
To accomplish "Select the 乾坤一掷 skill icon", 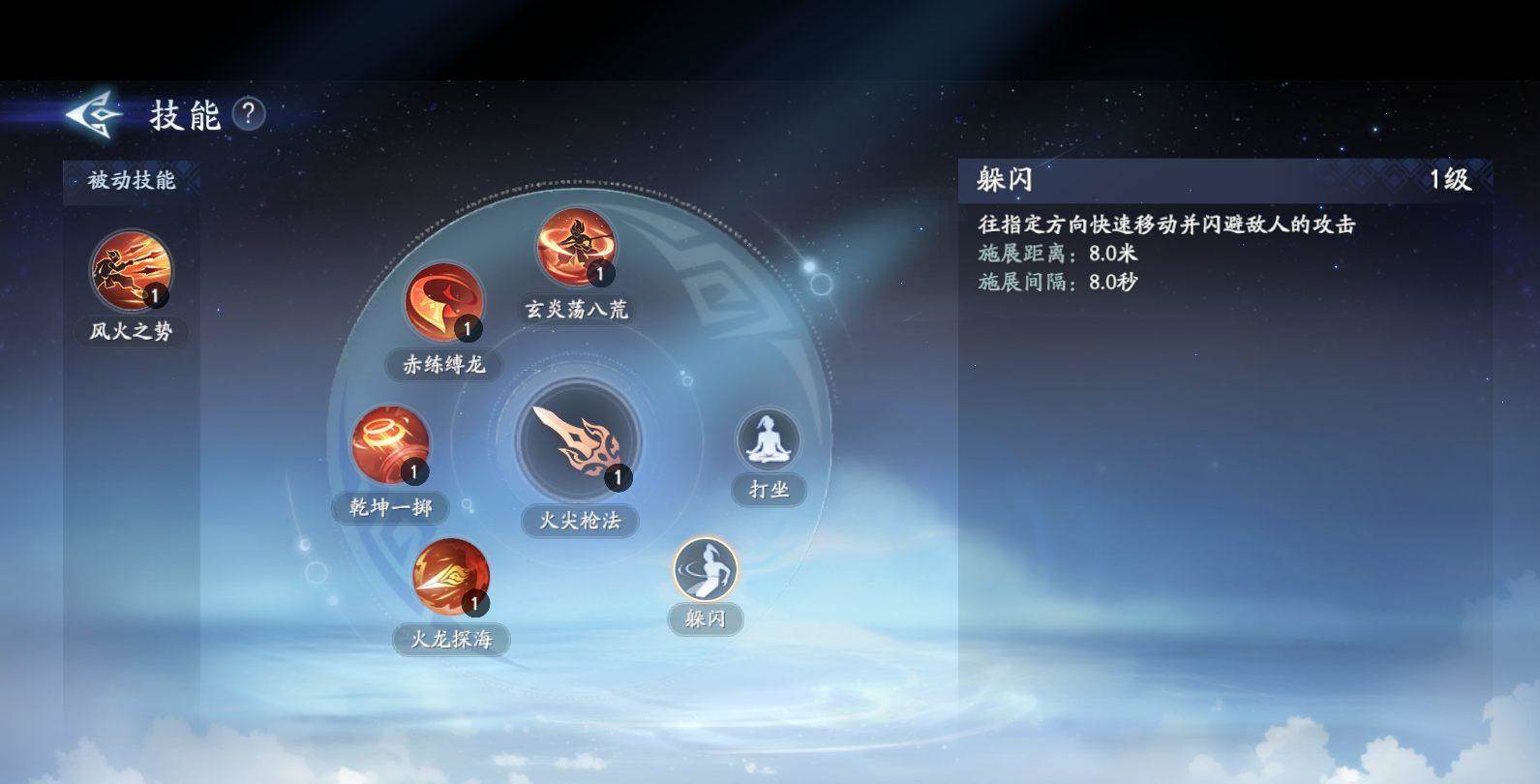I will point(391,442).
